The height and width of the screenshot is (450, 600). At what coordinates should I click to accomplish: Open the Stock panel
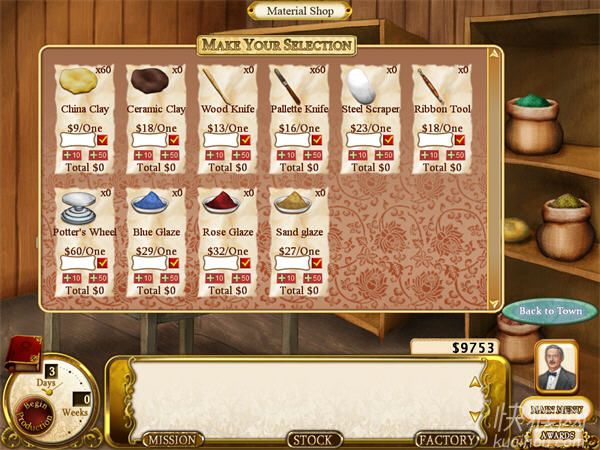315,439
